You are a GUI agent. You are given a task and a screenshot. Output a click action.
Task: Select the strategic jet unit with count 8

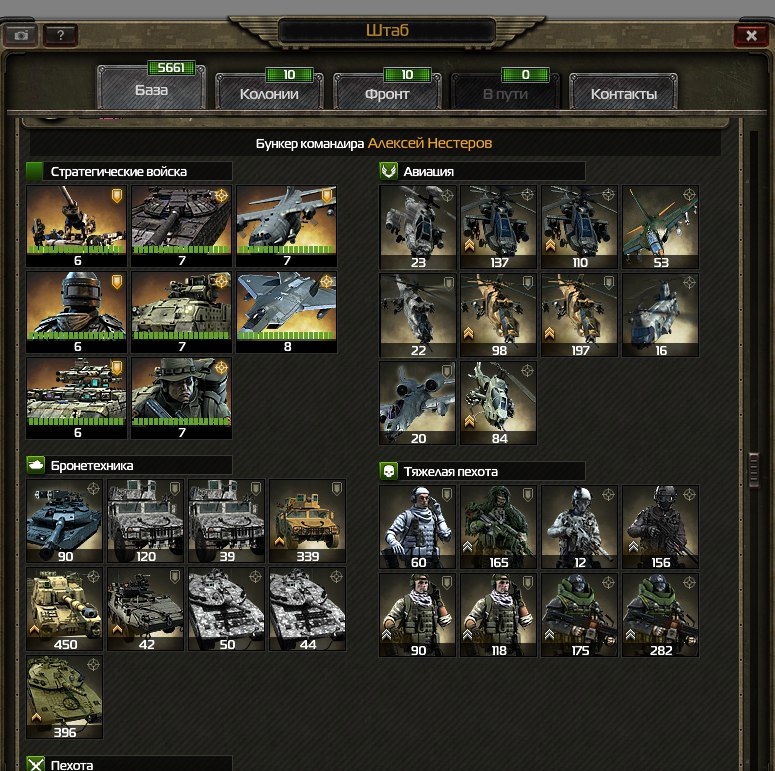coord(286,312)
